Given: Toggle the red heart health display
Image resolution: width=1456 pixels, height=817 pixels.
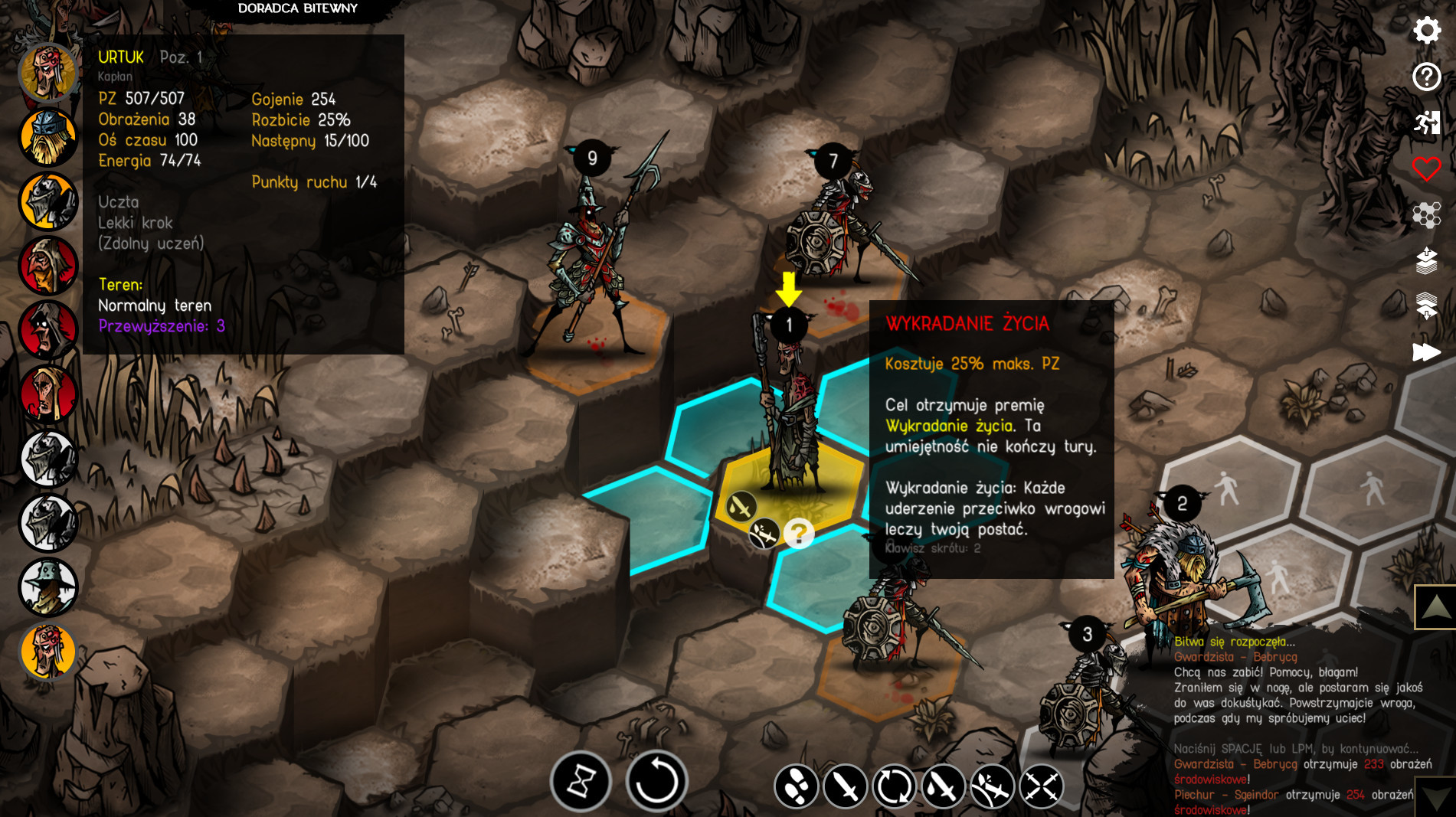Looking at the screenshot, I should pos(1426,168).
